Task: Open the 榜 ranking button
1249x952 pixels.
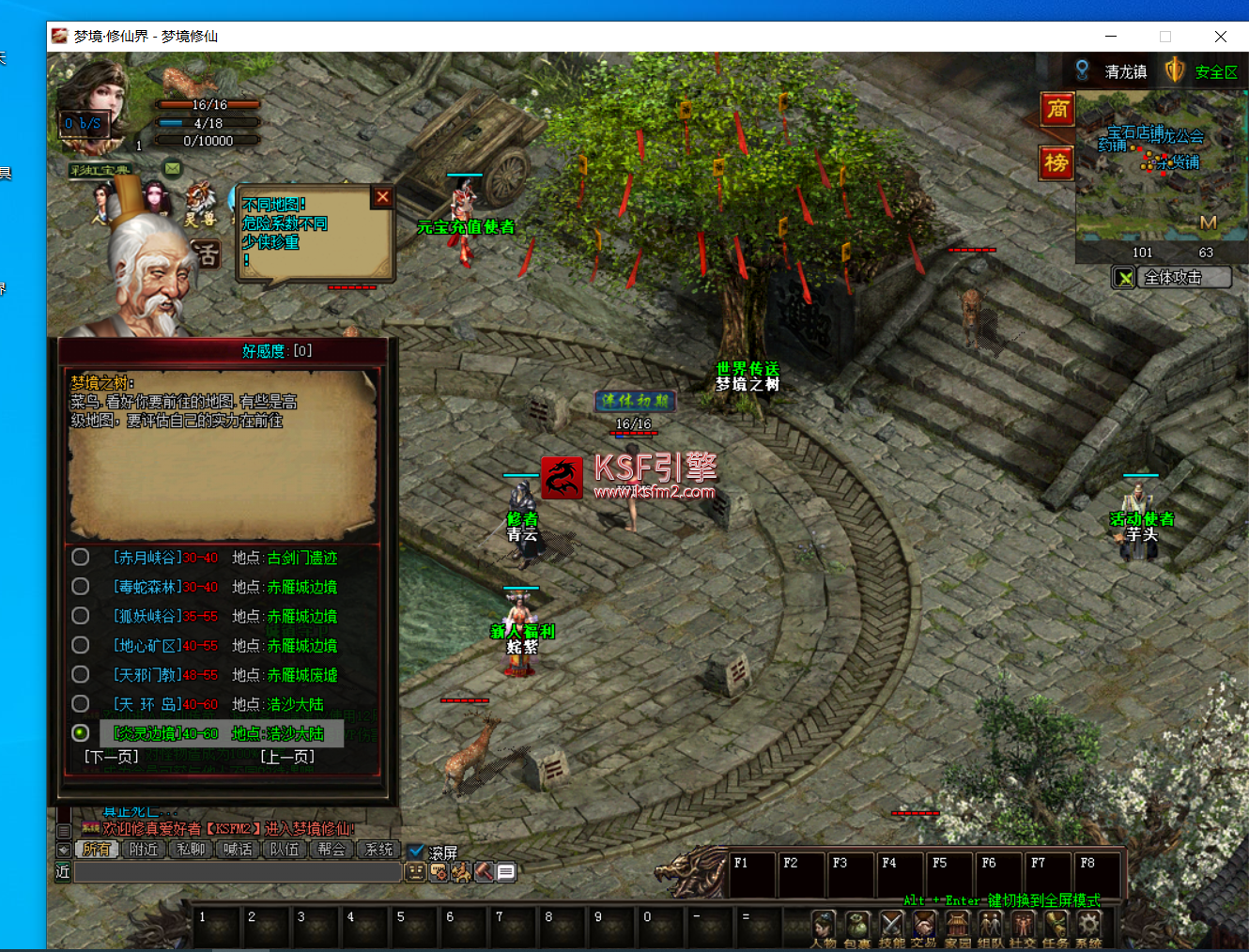Action: tap(1057, 163)
